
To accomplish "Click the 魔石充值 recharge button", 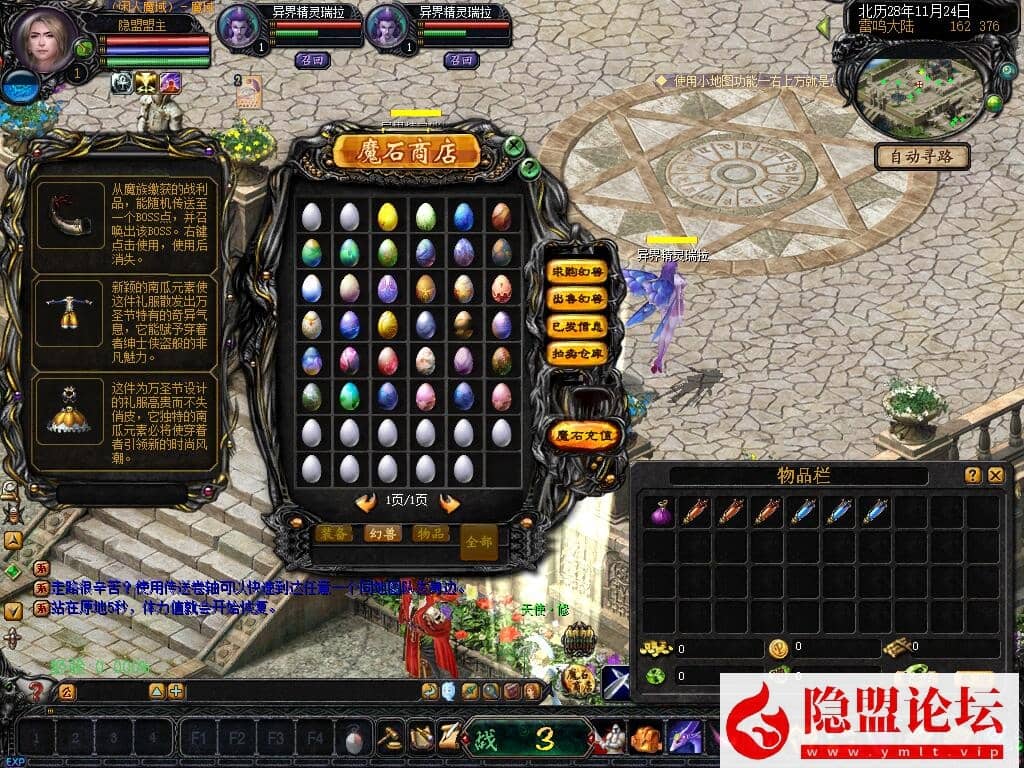I will coord(585,435).
